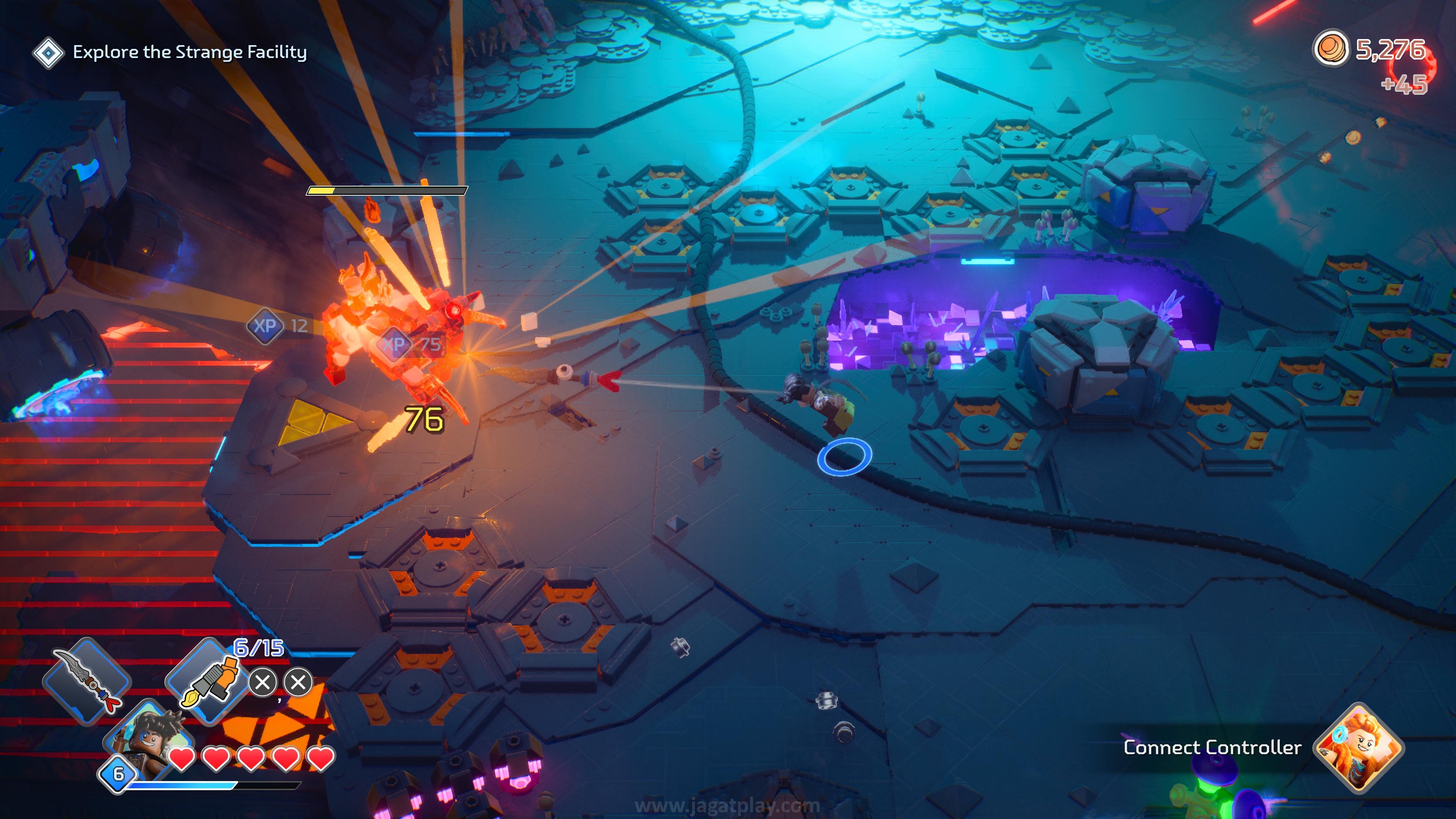Click the level 6 badge
Screen dimensions: 1456x819
118,774
